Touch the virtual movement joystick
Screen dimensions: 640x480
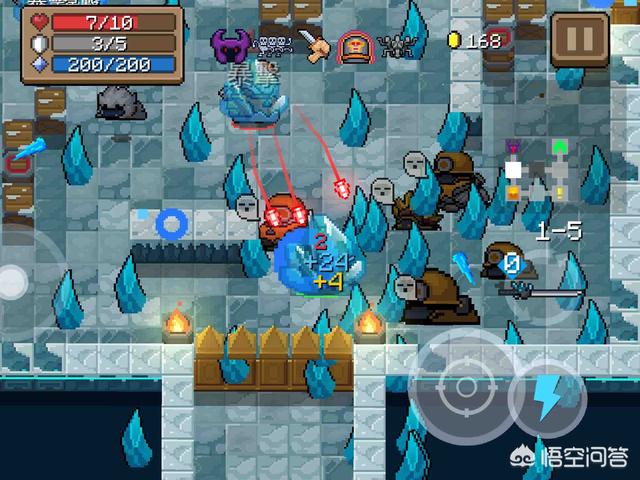[12, 282]
